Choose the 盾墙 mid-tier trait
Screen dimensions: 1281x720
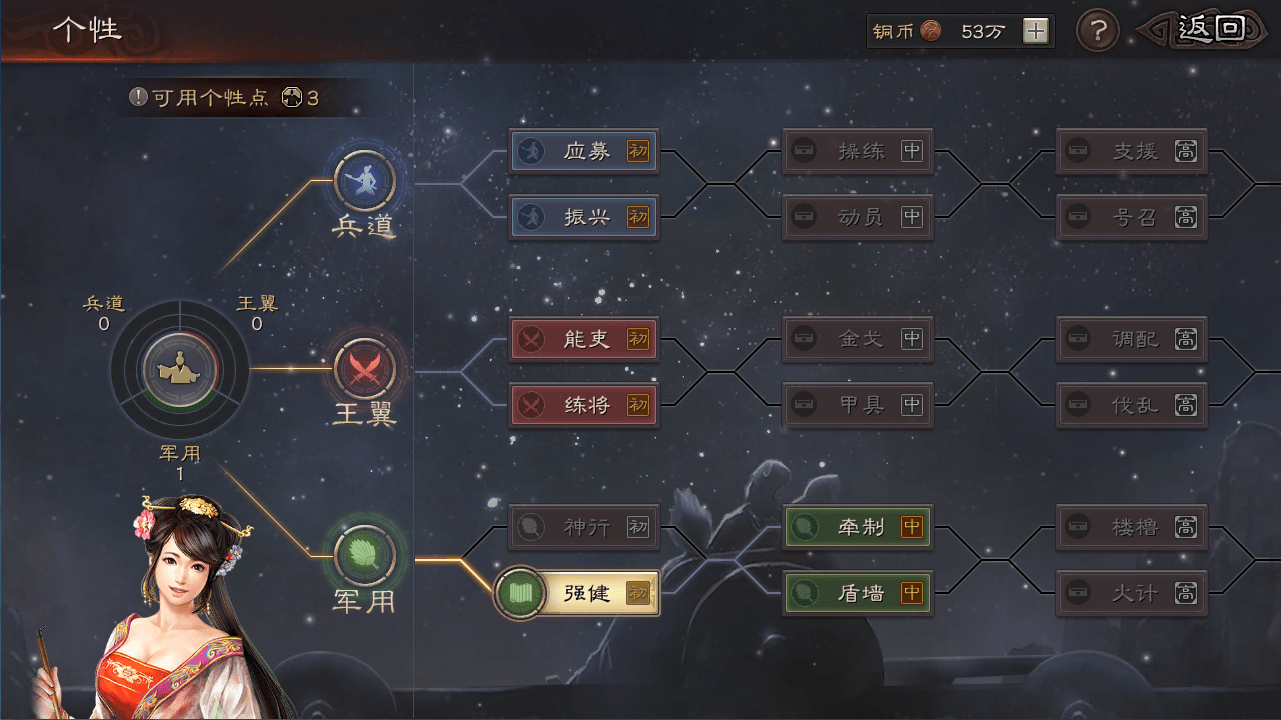[x=857, y=593]
